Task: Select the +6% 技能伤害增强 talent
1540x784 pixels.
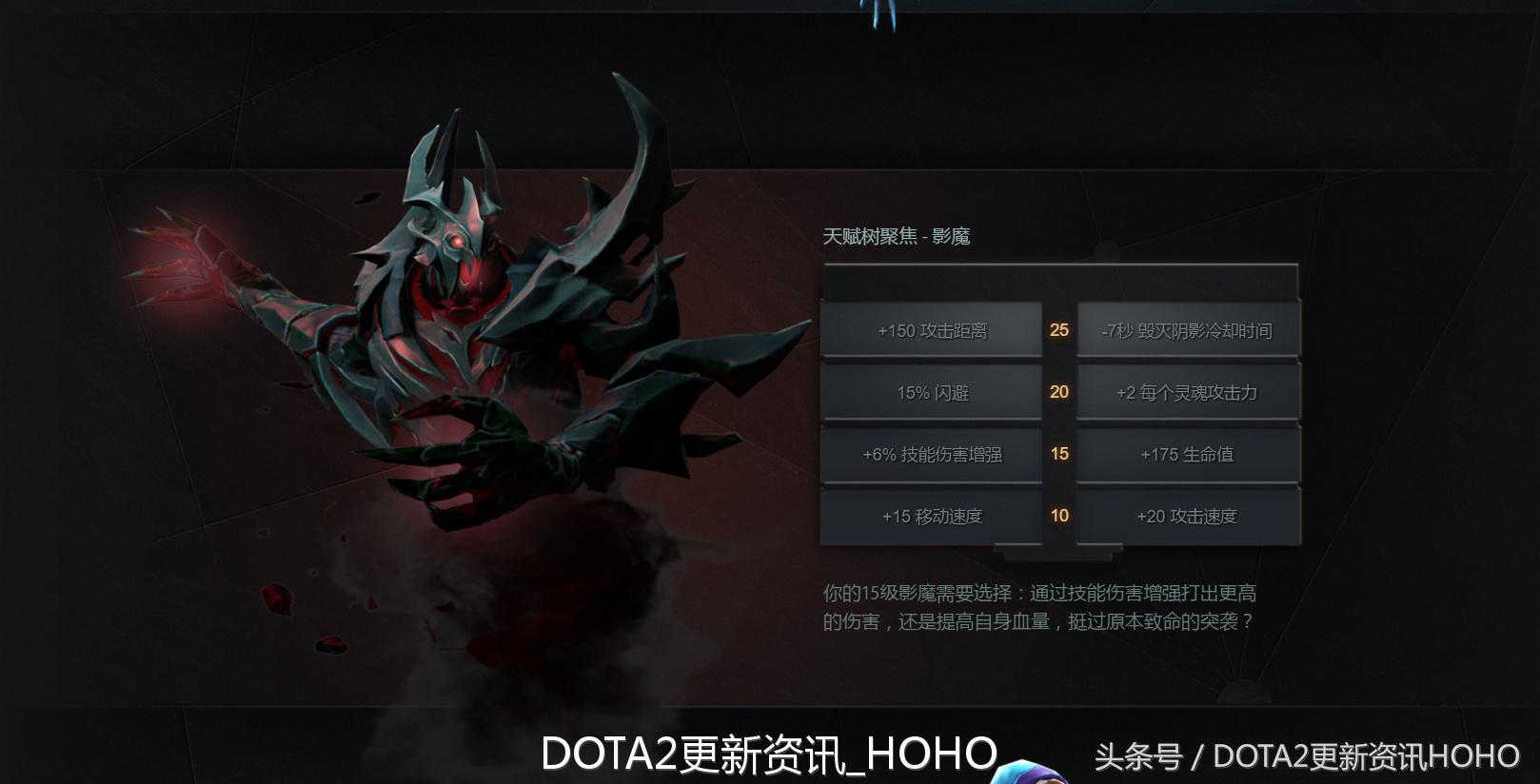Action: [931, 454]
